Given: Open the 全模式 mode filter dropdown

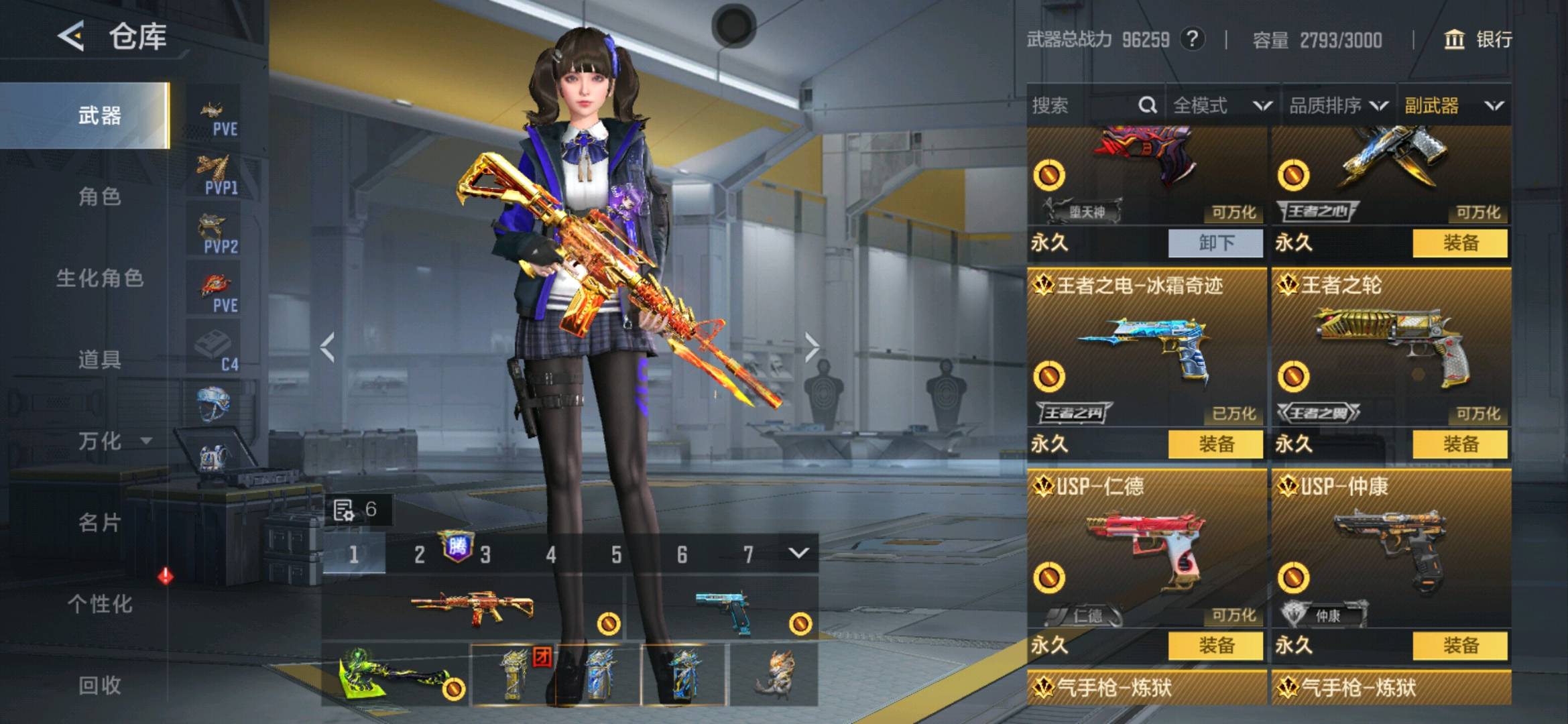Looking at the screenshot, I should tap(1221, 105).
